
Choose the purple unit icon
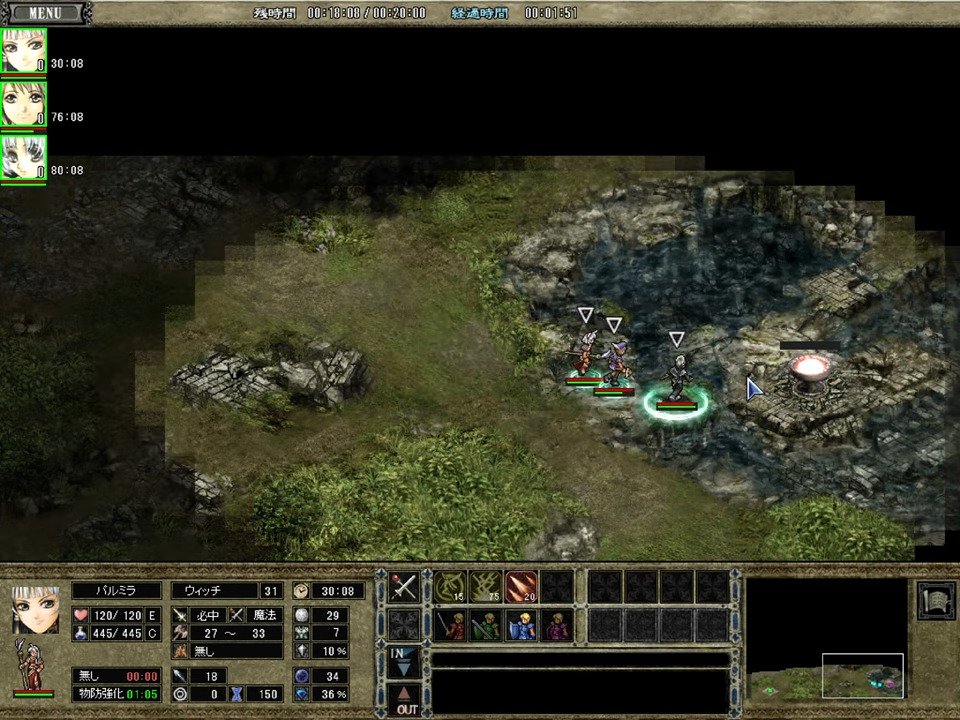[x=557, y=625]
